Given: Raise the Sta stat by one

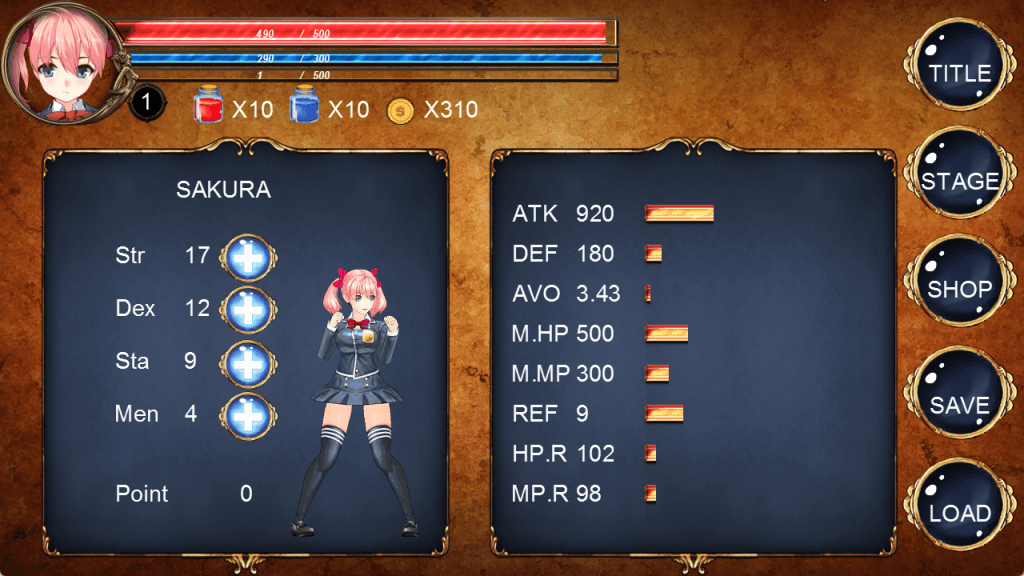Looking at the screenshot, I should click(x=248, y=362).
